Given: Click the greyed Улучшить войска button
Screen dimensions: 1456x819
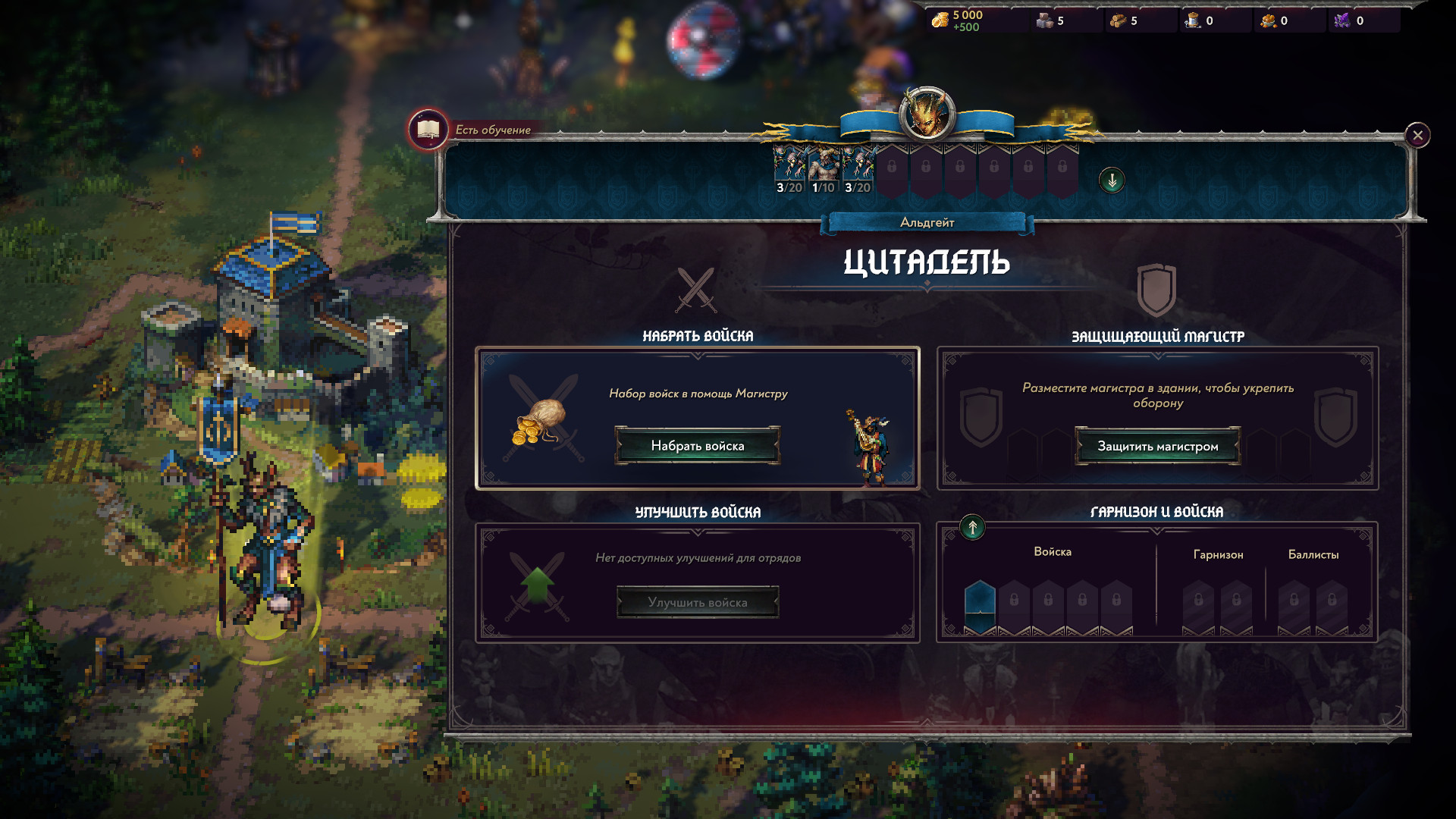Looking at the screenshot, I should pyautogui.click(x=697, y=602).
